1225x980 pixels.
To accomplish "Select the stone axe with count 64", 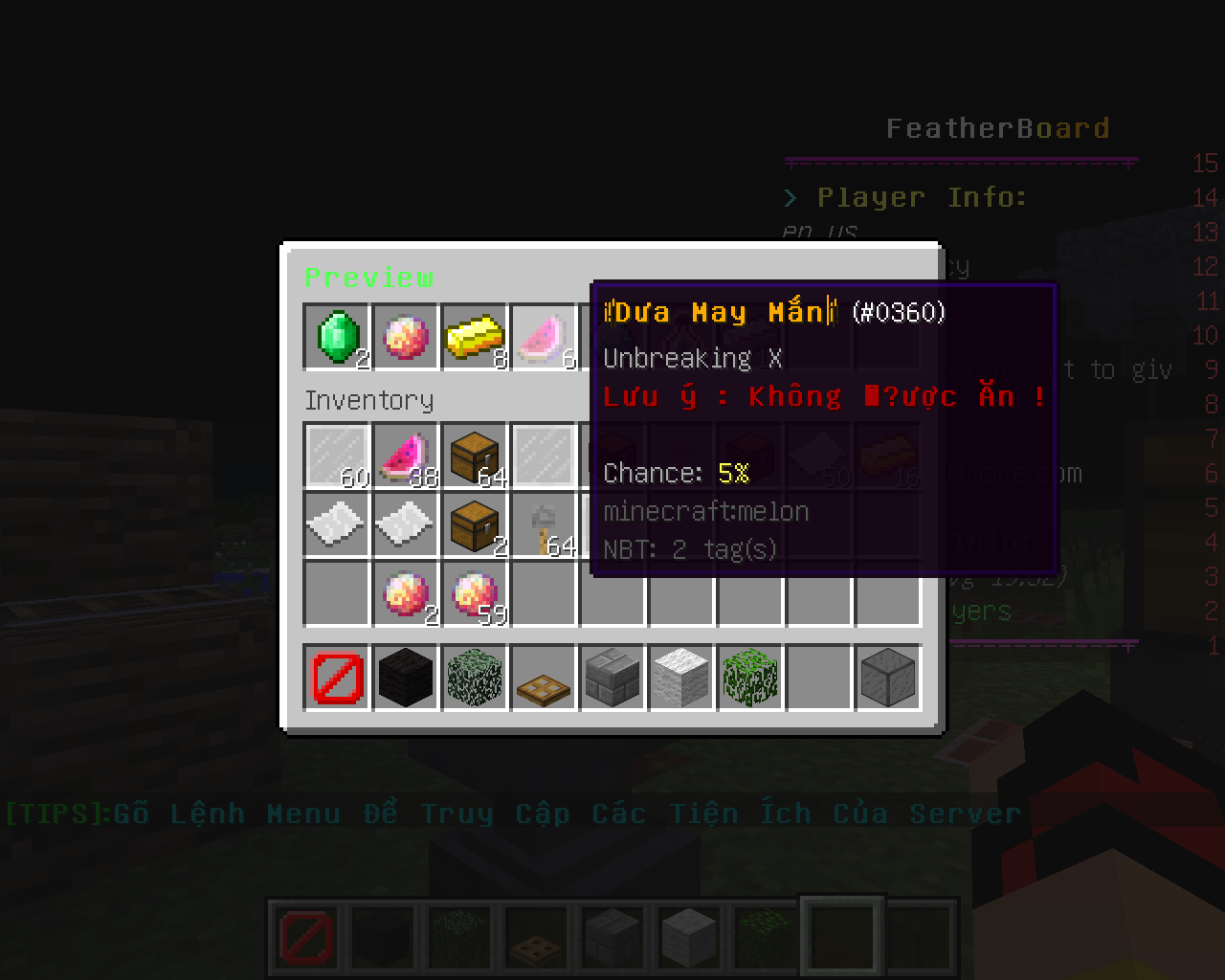I will pyautogui.click(x=544, y=524).
